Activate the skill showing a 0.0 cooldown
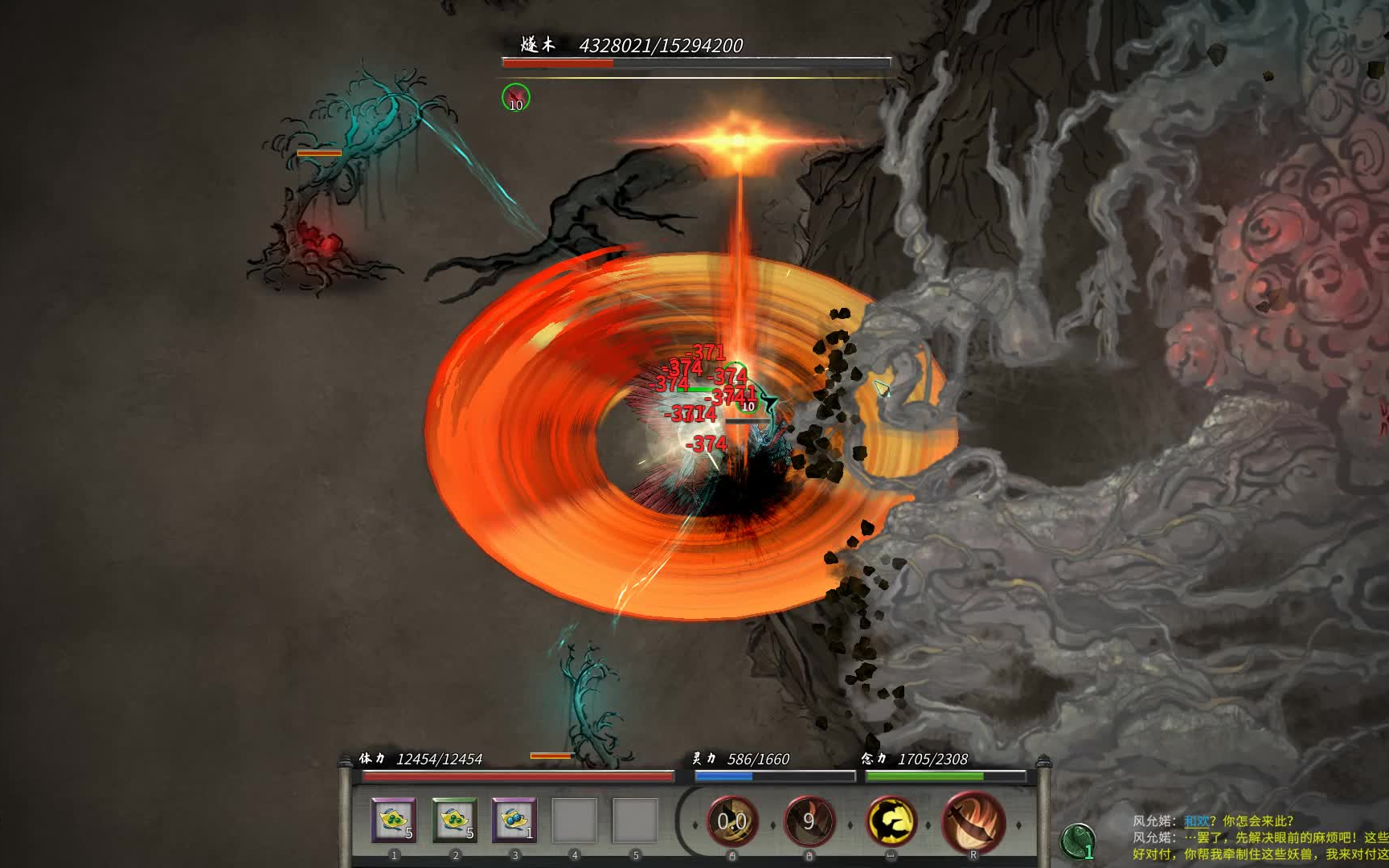 732,821
